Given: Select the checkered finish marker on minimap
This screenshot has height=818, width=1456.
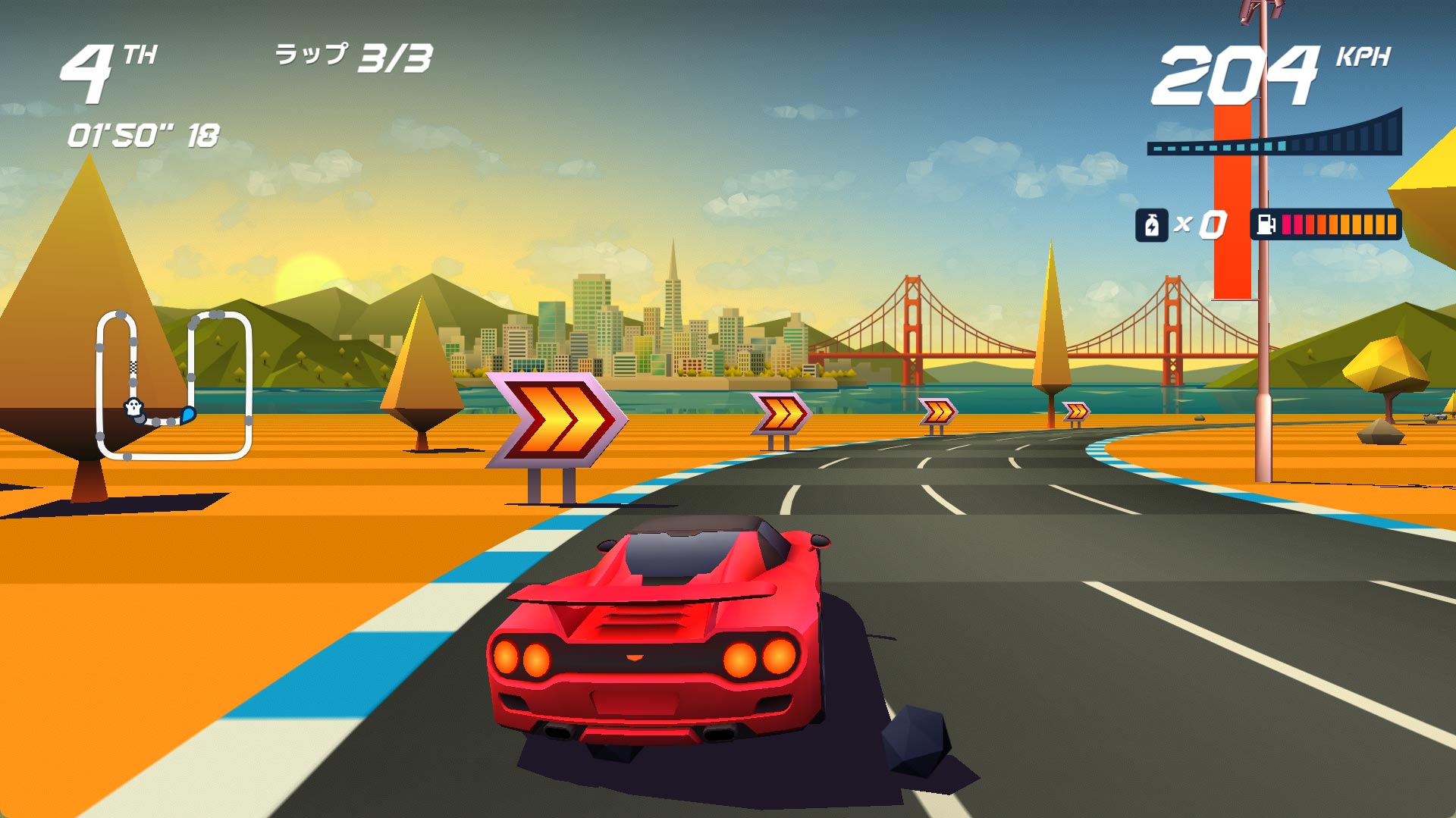Looking at the screenshot, I should click(x=133, y=368).
